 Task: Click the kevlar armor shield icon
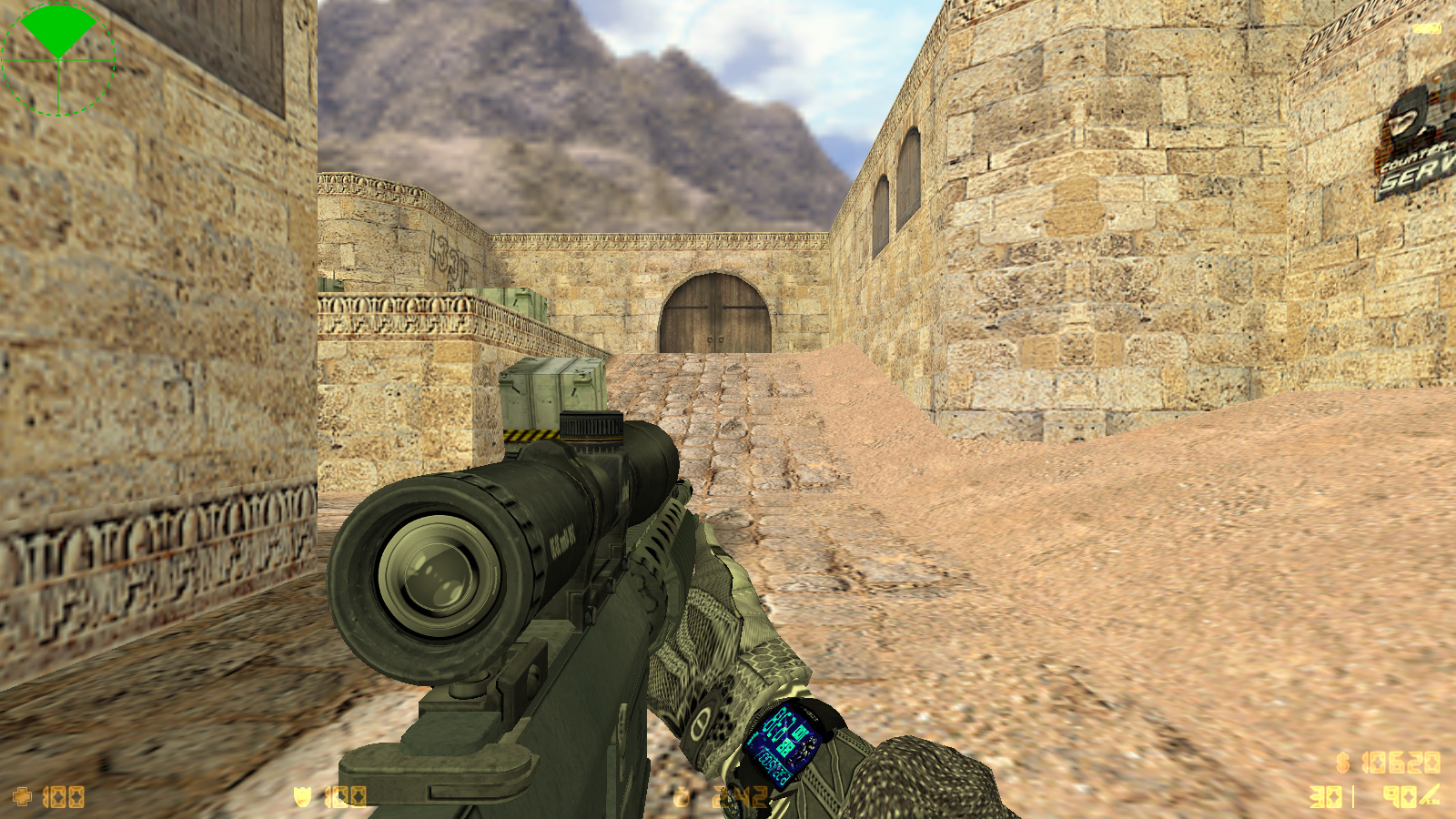point(302,797)
